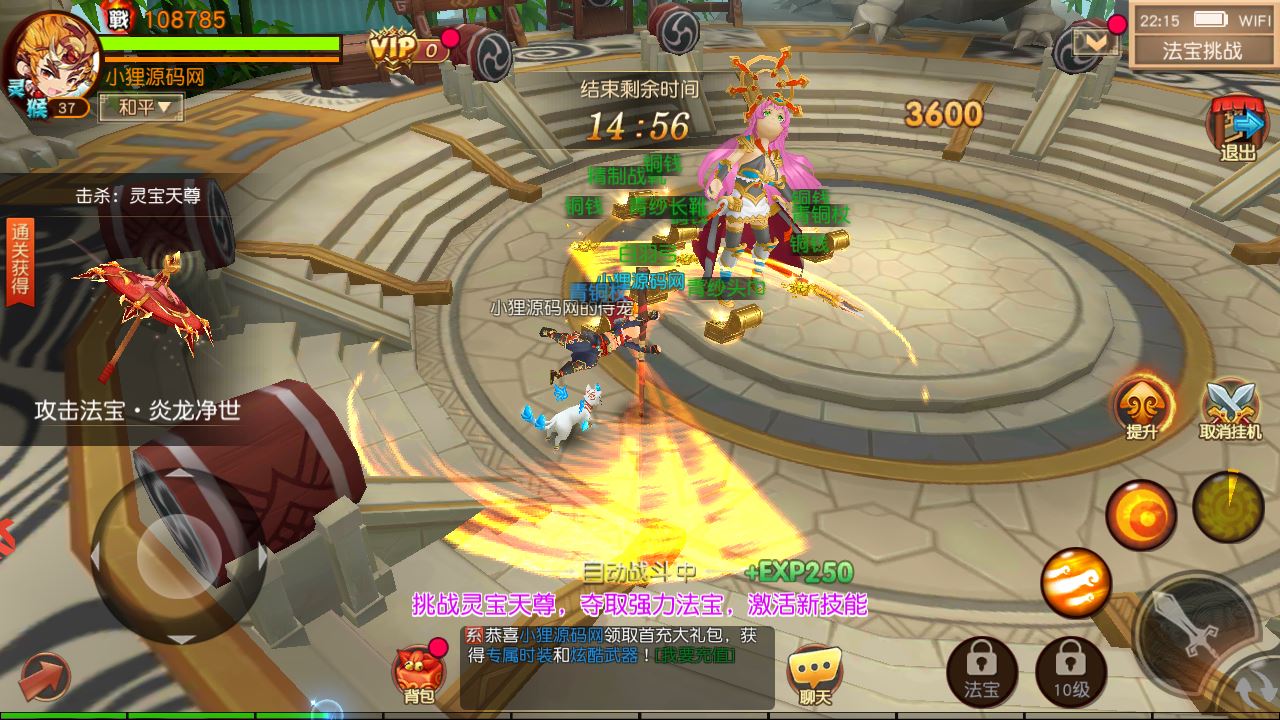The width and height of the screenshot is (1280, 720).
Task: Open the VIP badge panel
Action: coord(406,46)
